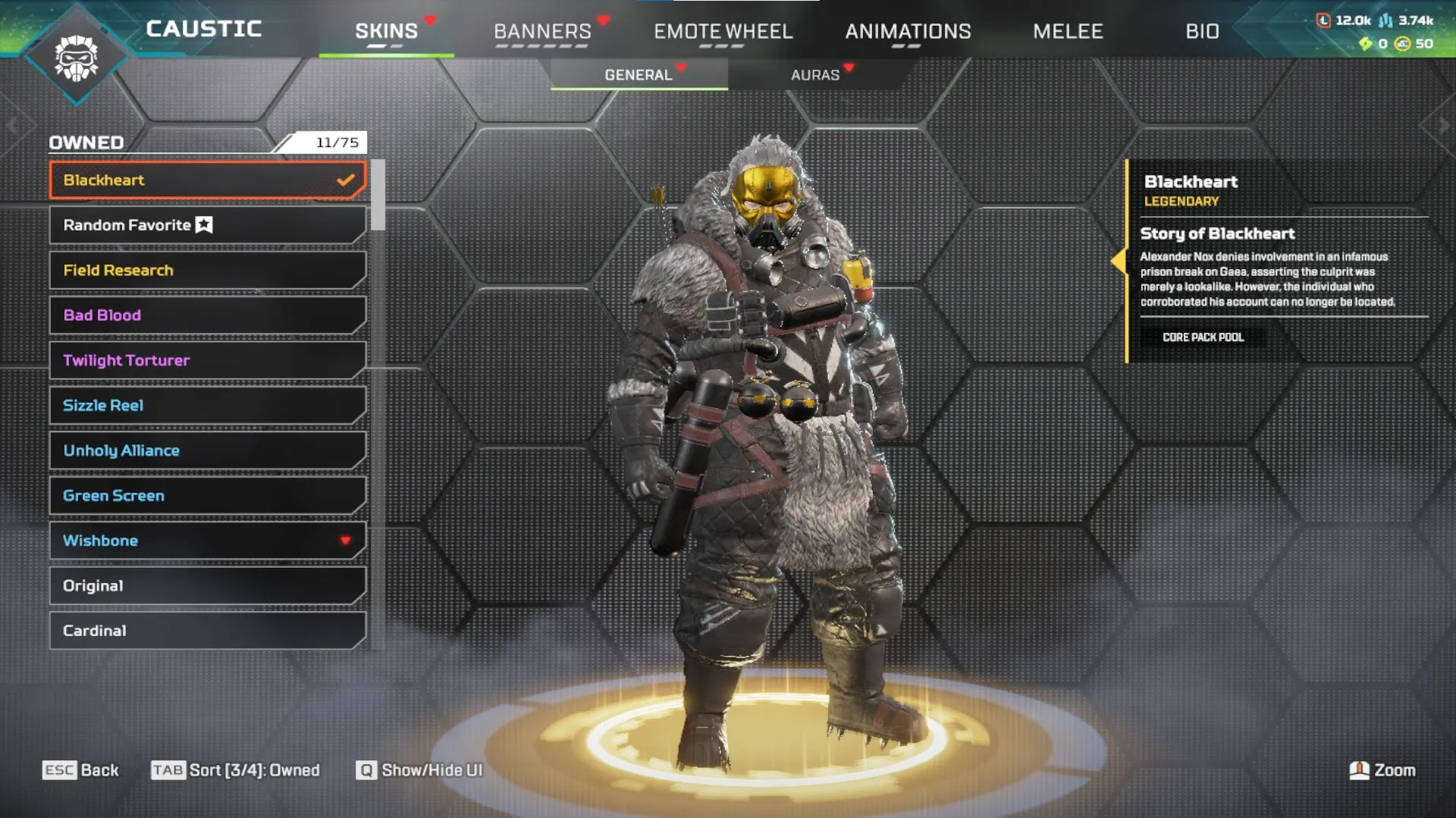Click the Legend Tokens currency icon
1456x818 pixels.
tap(1323, 20)
